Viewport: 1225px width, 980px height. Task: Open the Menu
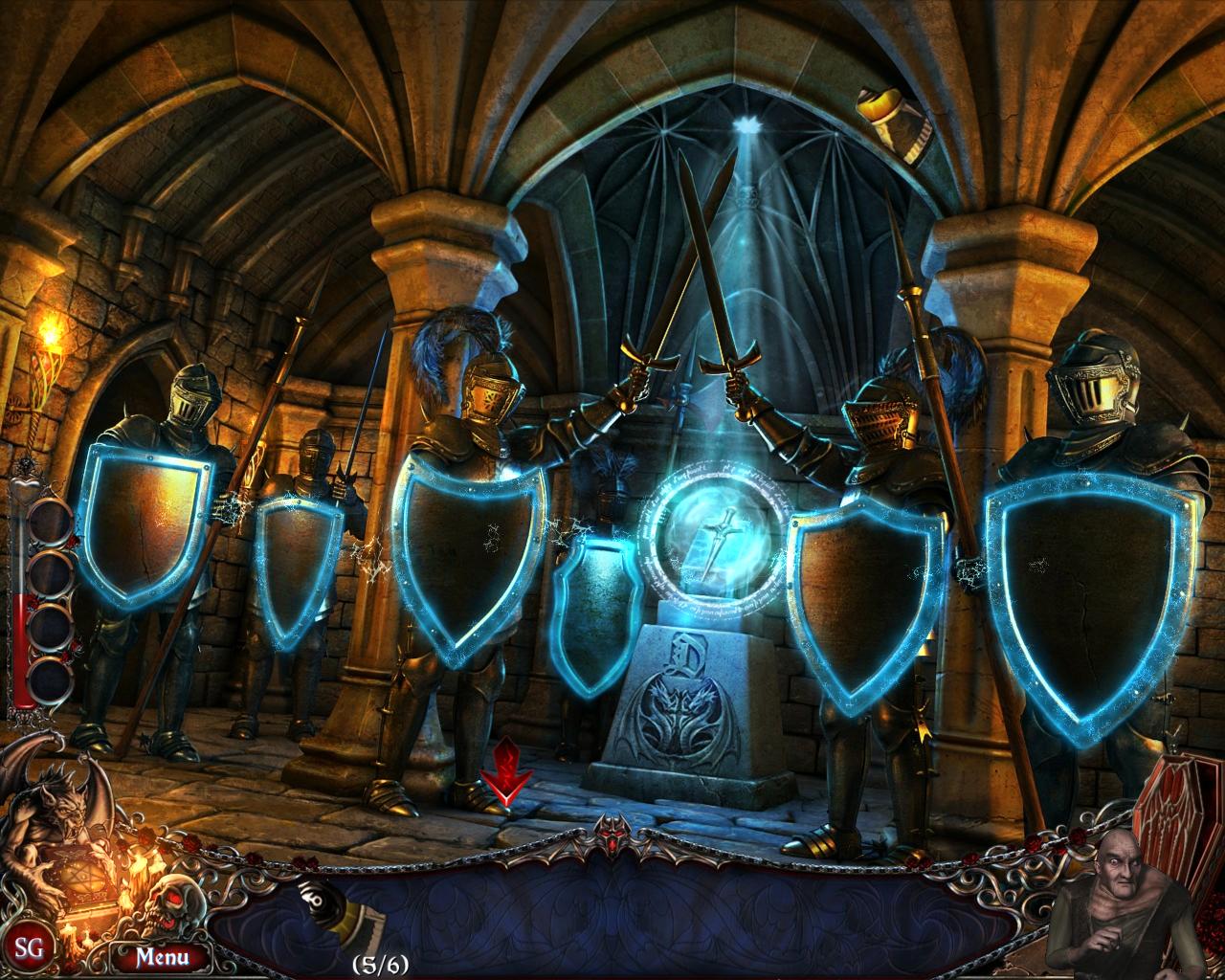(x=163, y=956)
